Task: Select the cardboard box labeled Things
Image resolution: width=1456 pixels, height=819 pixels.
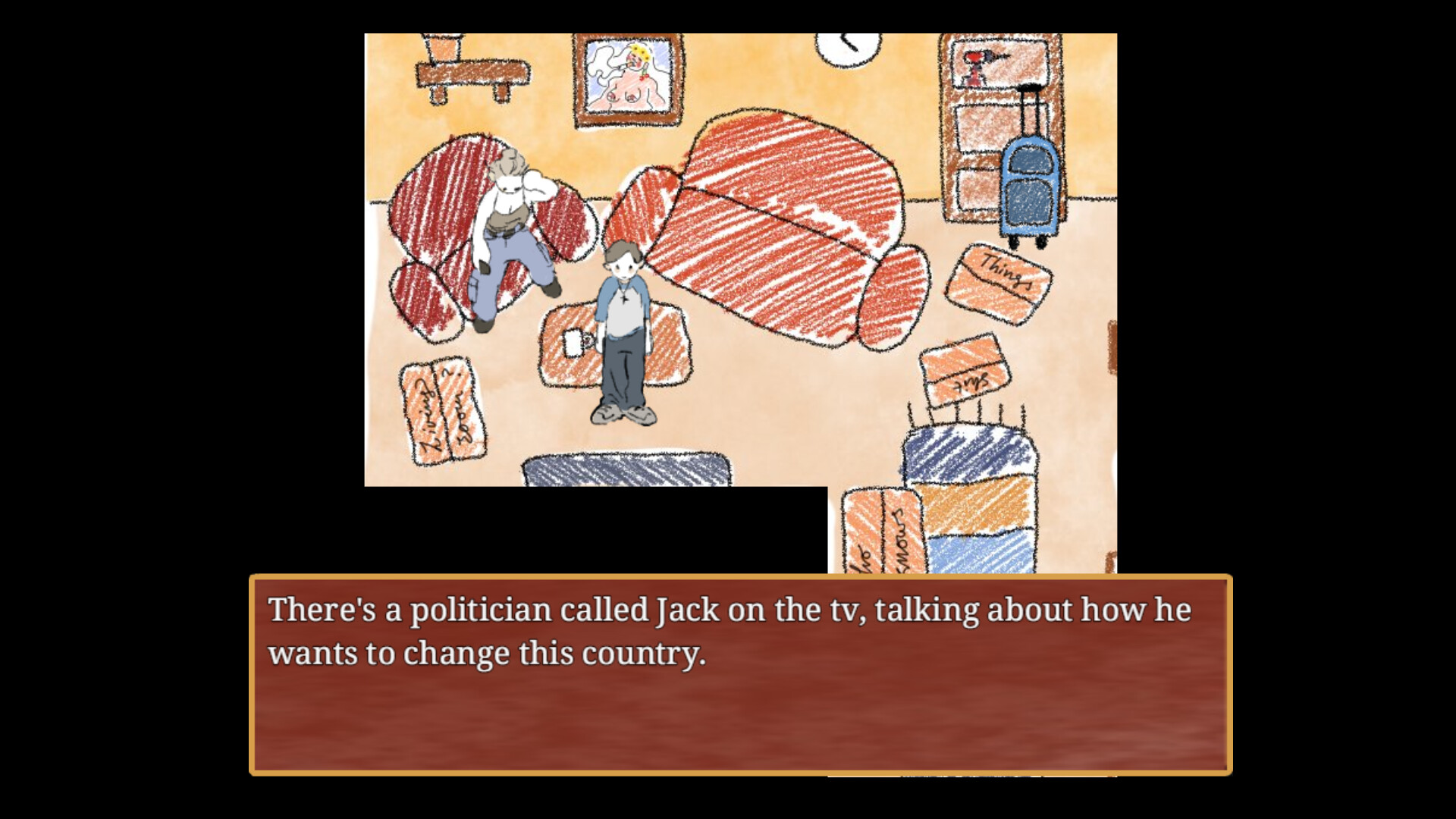Action: (x=1003, y=281)
